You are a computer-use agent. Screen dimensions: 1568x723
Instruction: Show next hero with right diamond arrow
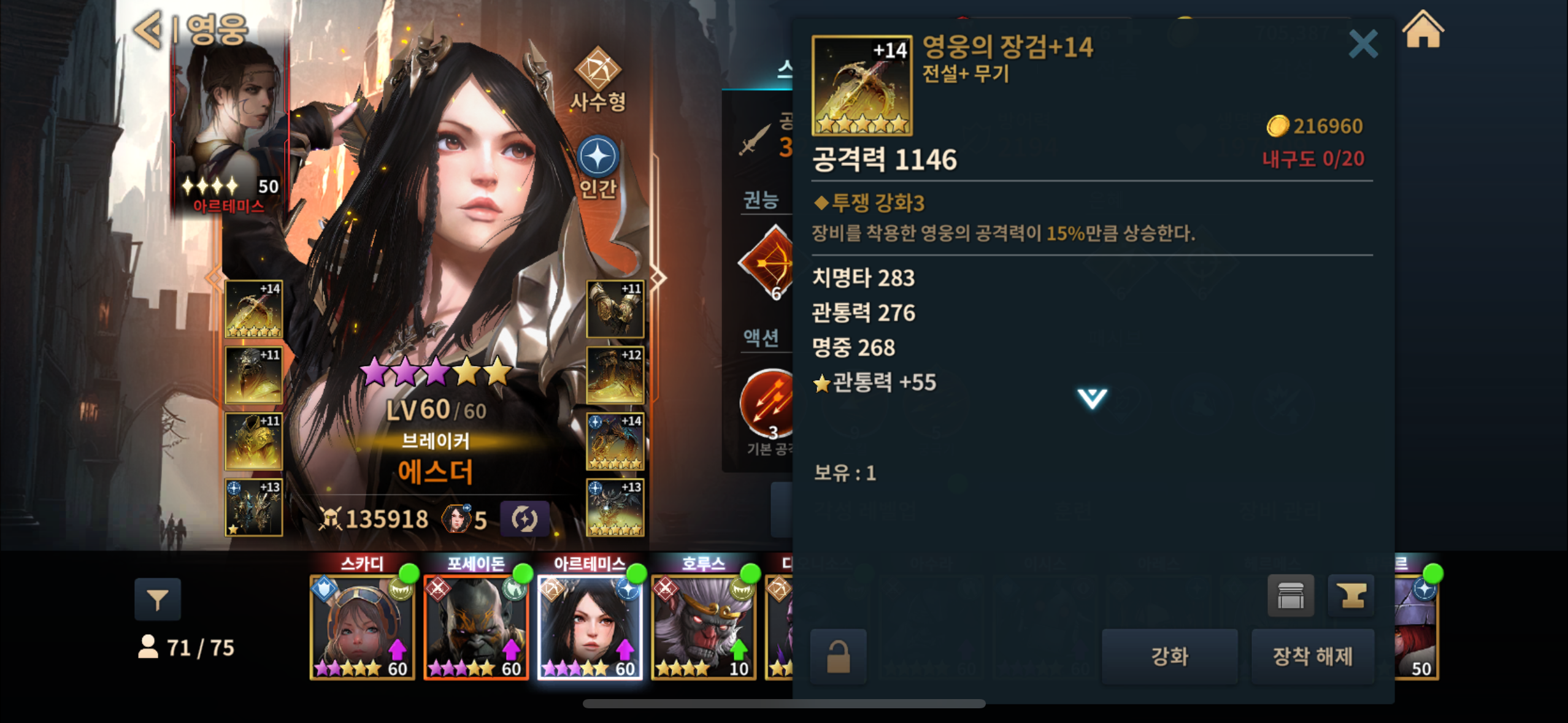[658, 278]
